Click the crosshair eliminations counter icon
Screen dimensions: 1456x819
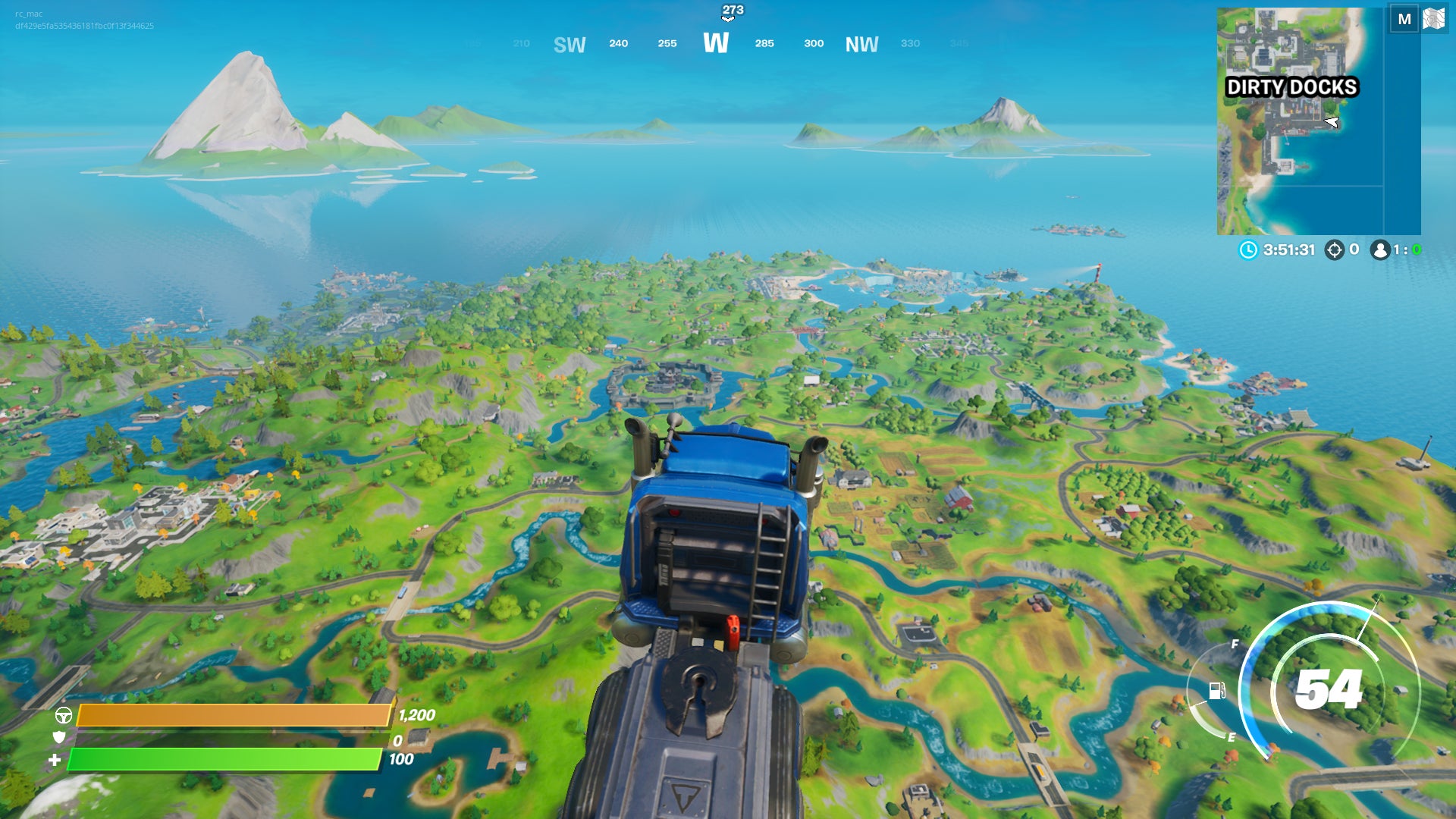coord(1335,250)
